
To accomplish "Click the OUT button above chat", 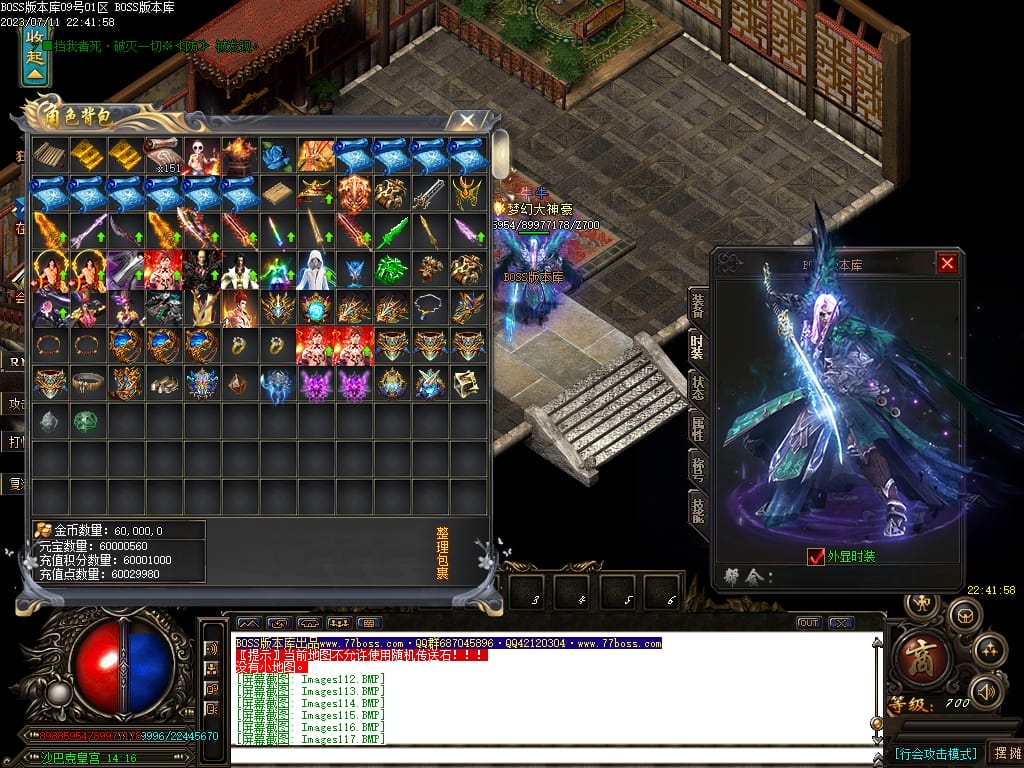I will pyautogui.click(x=808, y=623).
